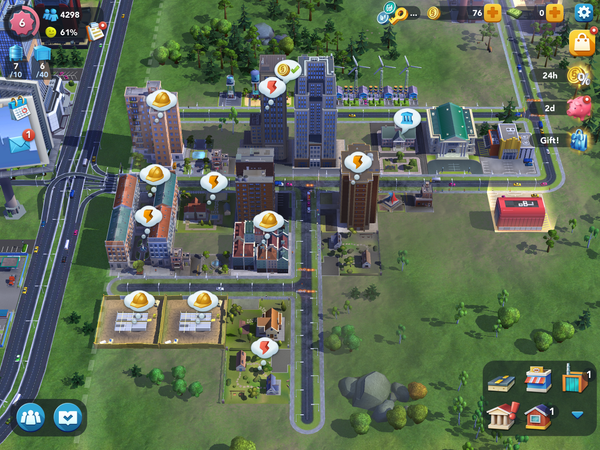
Task: Add more Simoleon coins with plus button
Action: 493,13
